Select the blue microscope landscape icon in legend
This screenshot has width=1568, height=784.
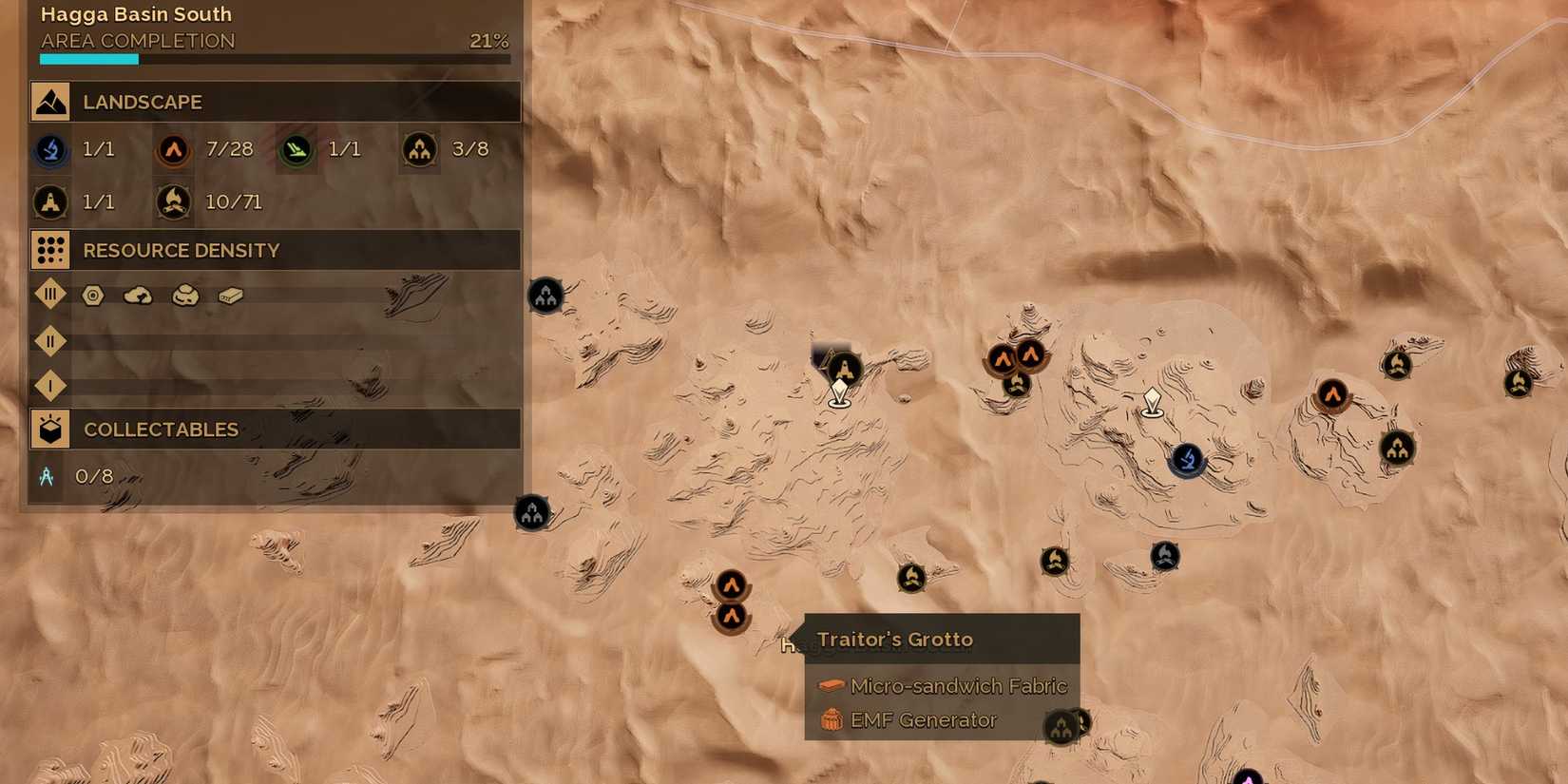click(x=48, y=149)
